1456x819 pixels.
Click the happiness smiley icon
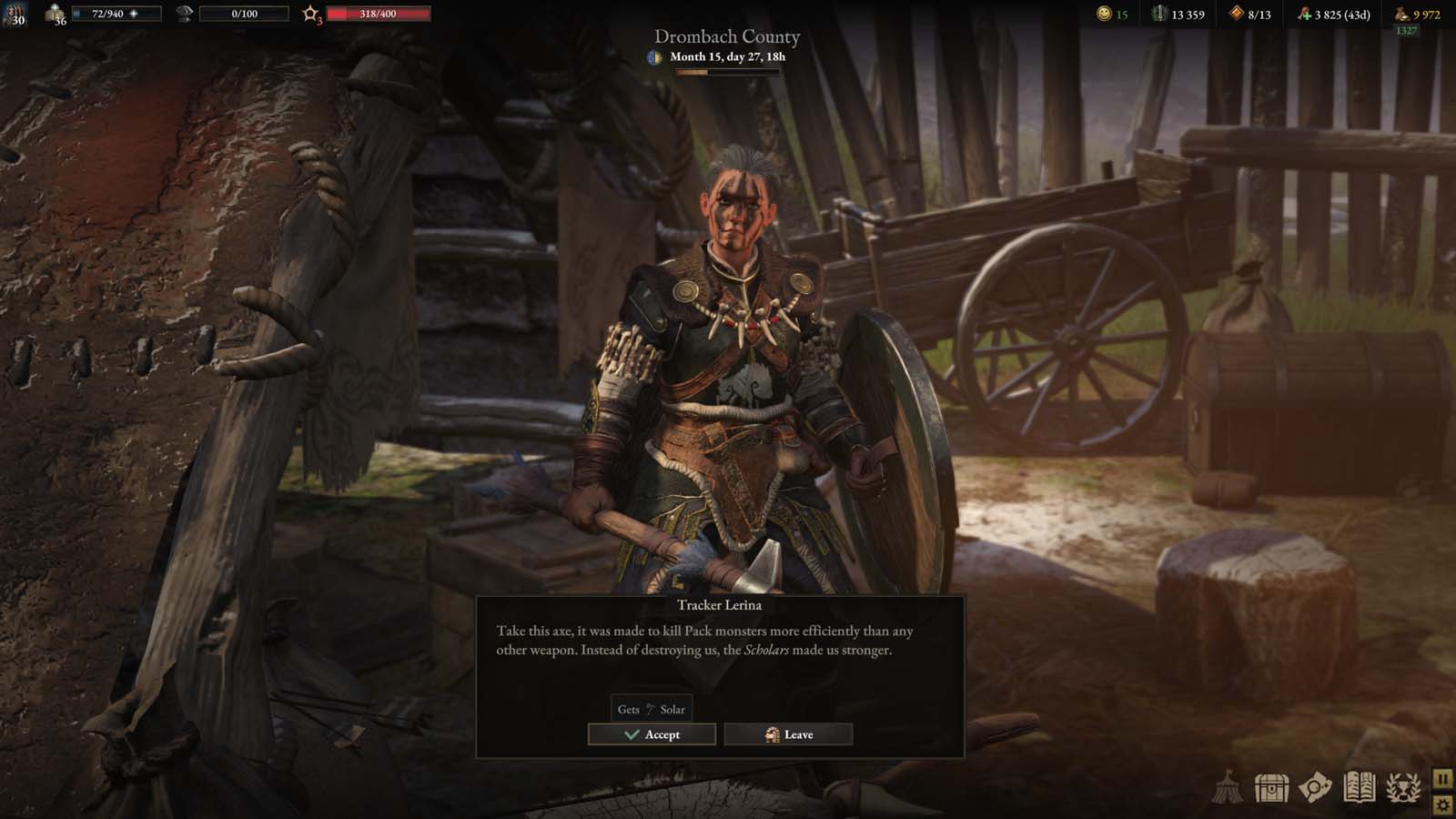(x=1103, y=15)
